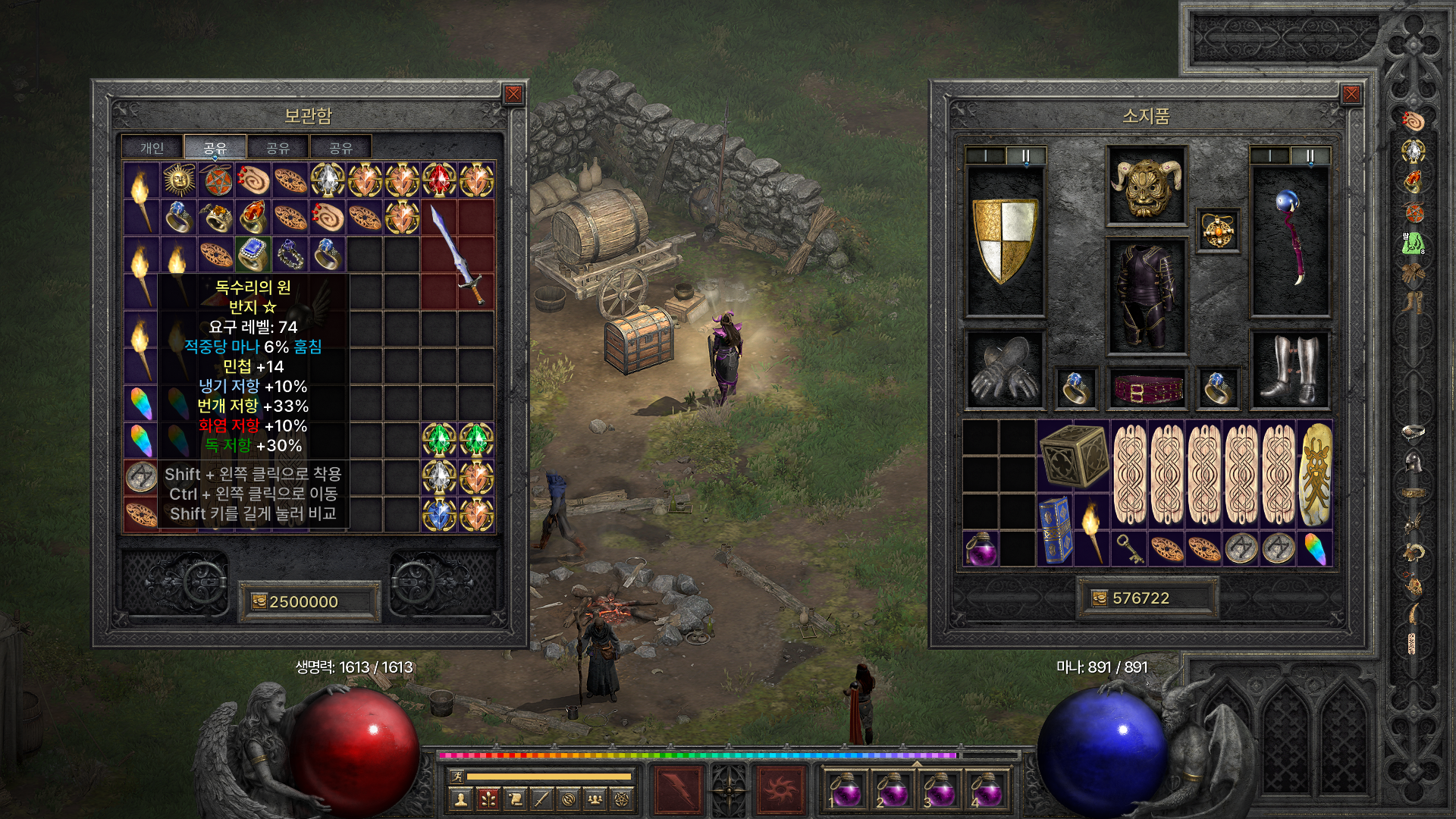The height and width of the screenshot is (819, 1456).
Task: Select the equipped gauntlets
Action: (1005, 371)
